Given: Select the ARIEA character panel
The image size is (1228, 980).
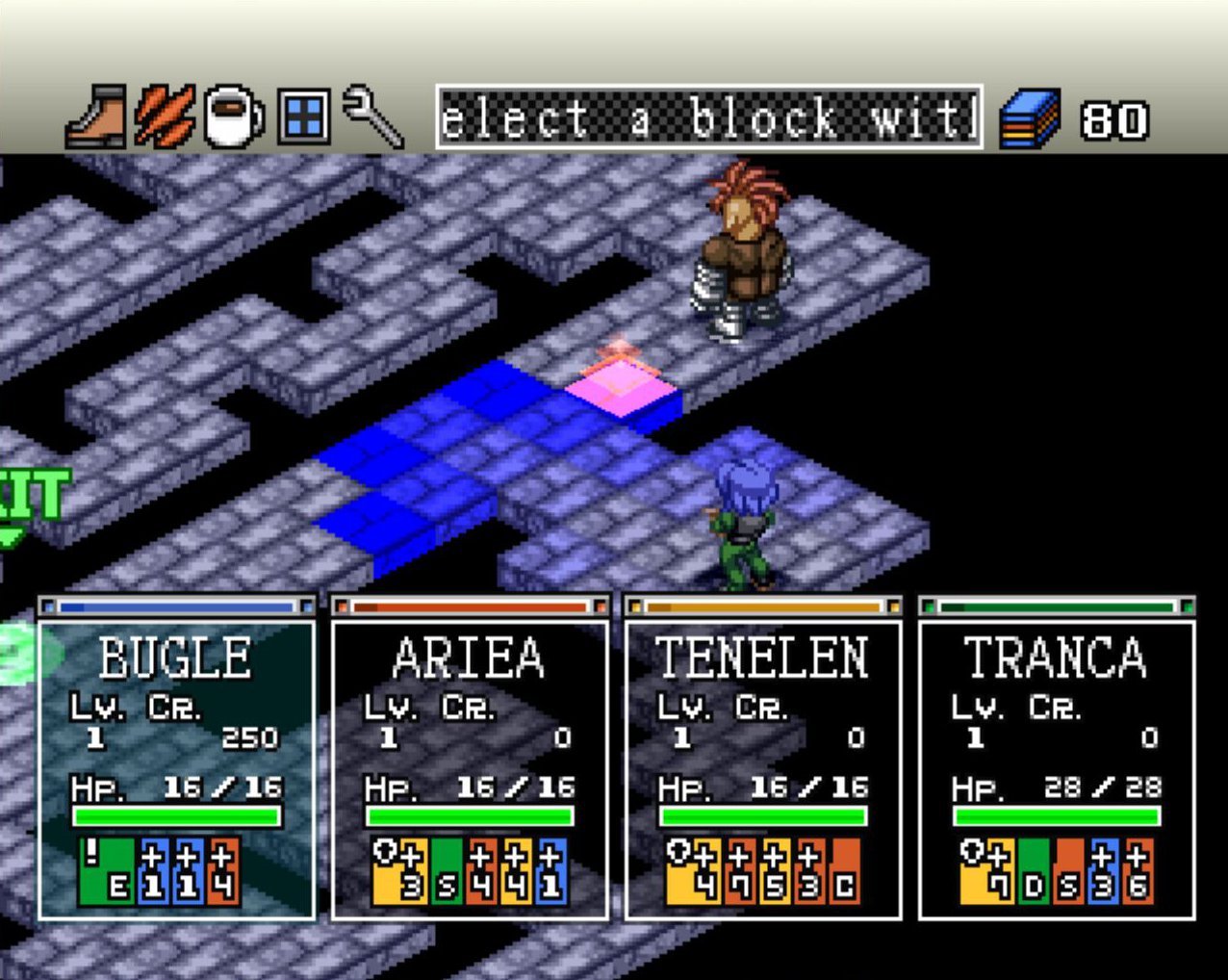Looking at the screenshot, I should [471, 770].
